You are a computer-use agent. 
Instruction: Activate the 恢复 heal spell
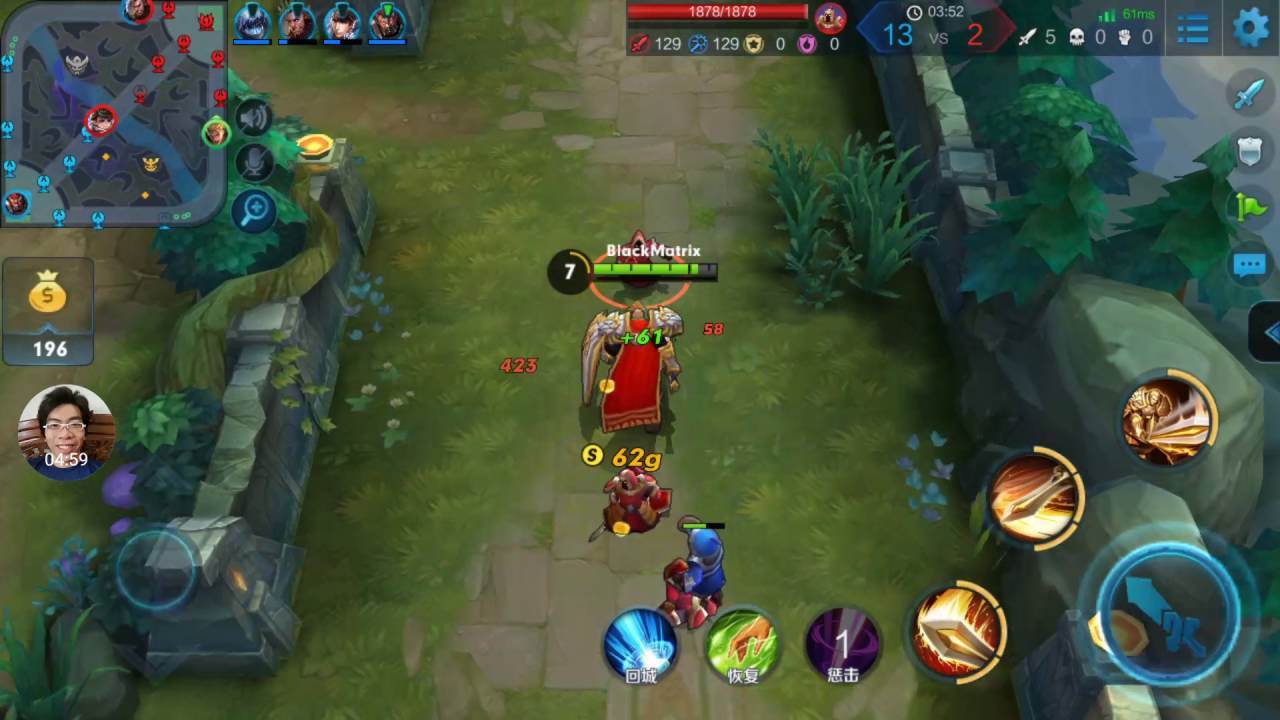pos(742,645)
